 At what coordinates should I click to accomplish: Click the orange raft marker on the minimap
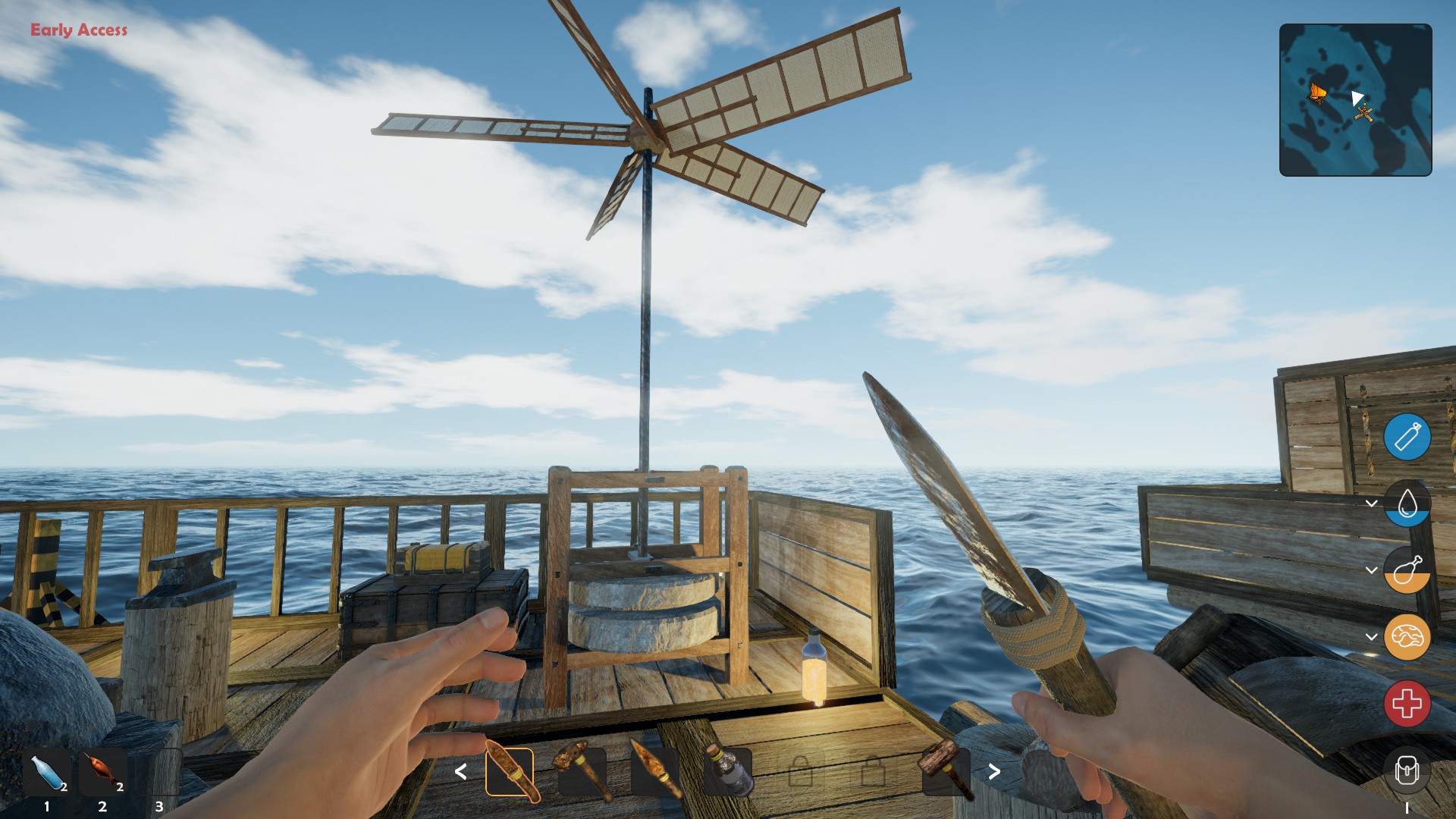pyautogui.click(x=1318, y=93)
